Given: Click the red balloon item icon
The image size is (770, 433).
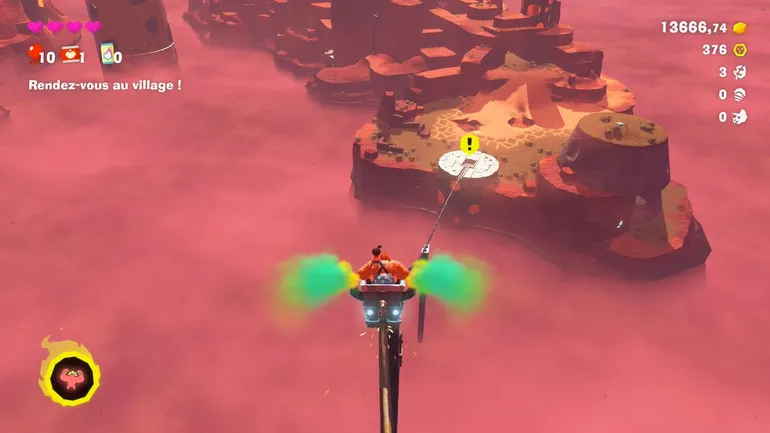Looking at the screenshot, I should (35, 54).
